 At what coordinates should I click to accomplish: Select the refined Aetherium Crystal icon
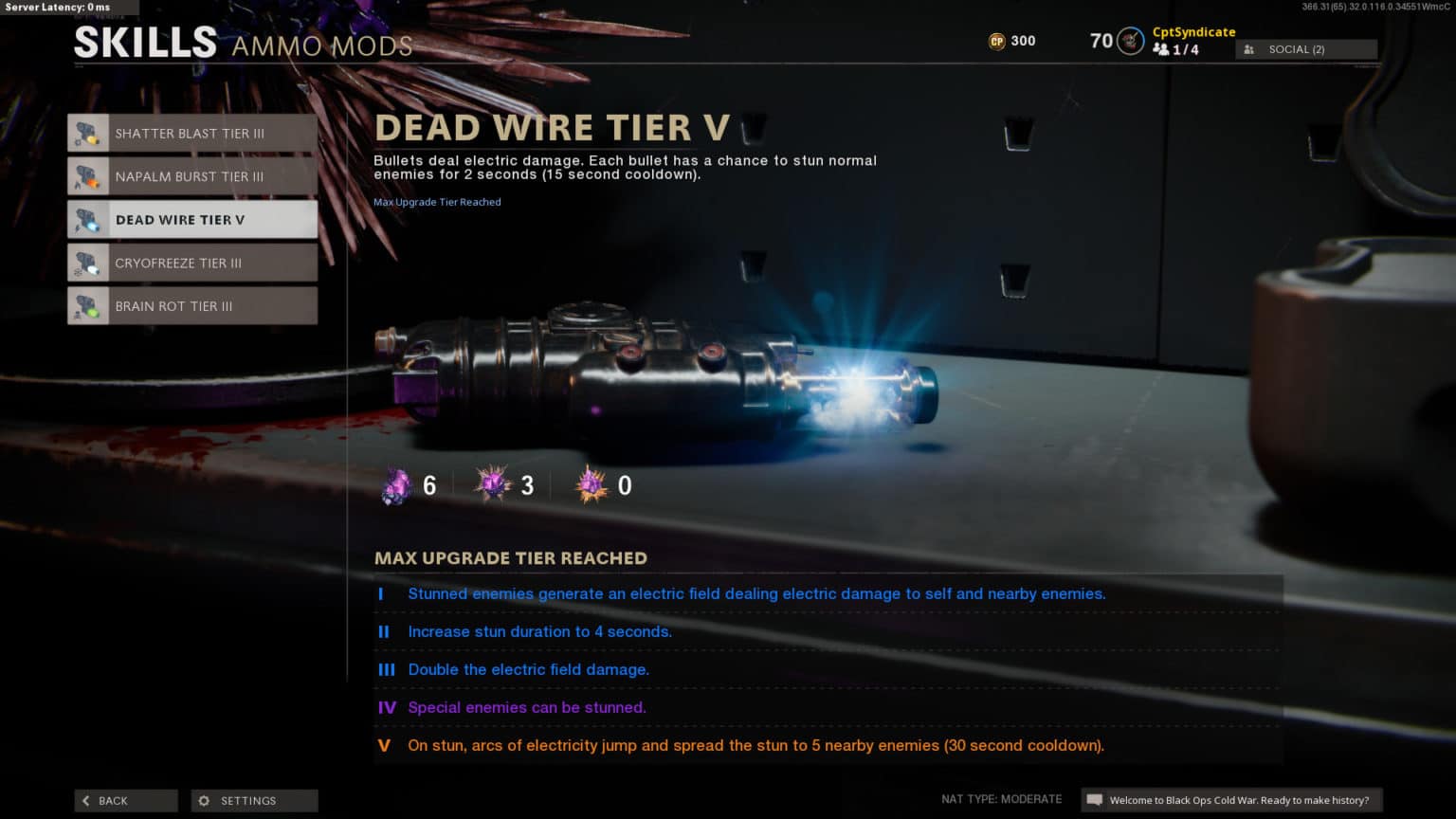(x=493, y=485)
